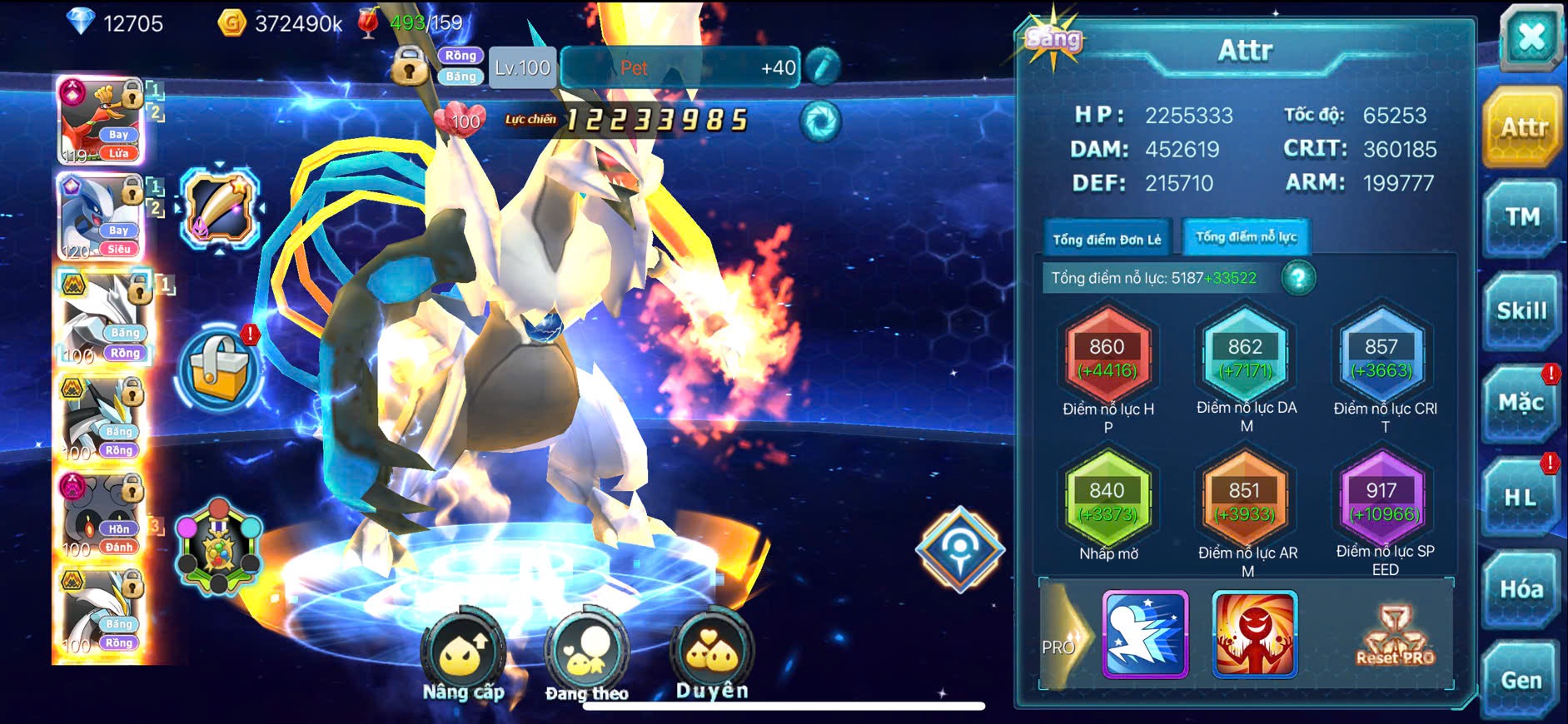Open the Gen side tab
The height and width of the screenshot is (724, 1568).
[1521, 681]
